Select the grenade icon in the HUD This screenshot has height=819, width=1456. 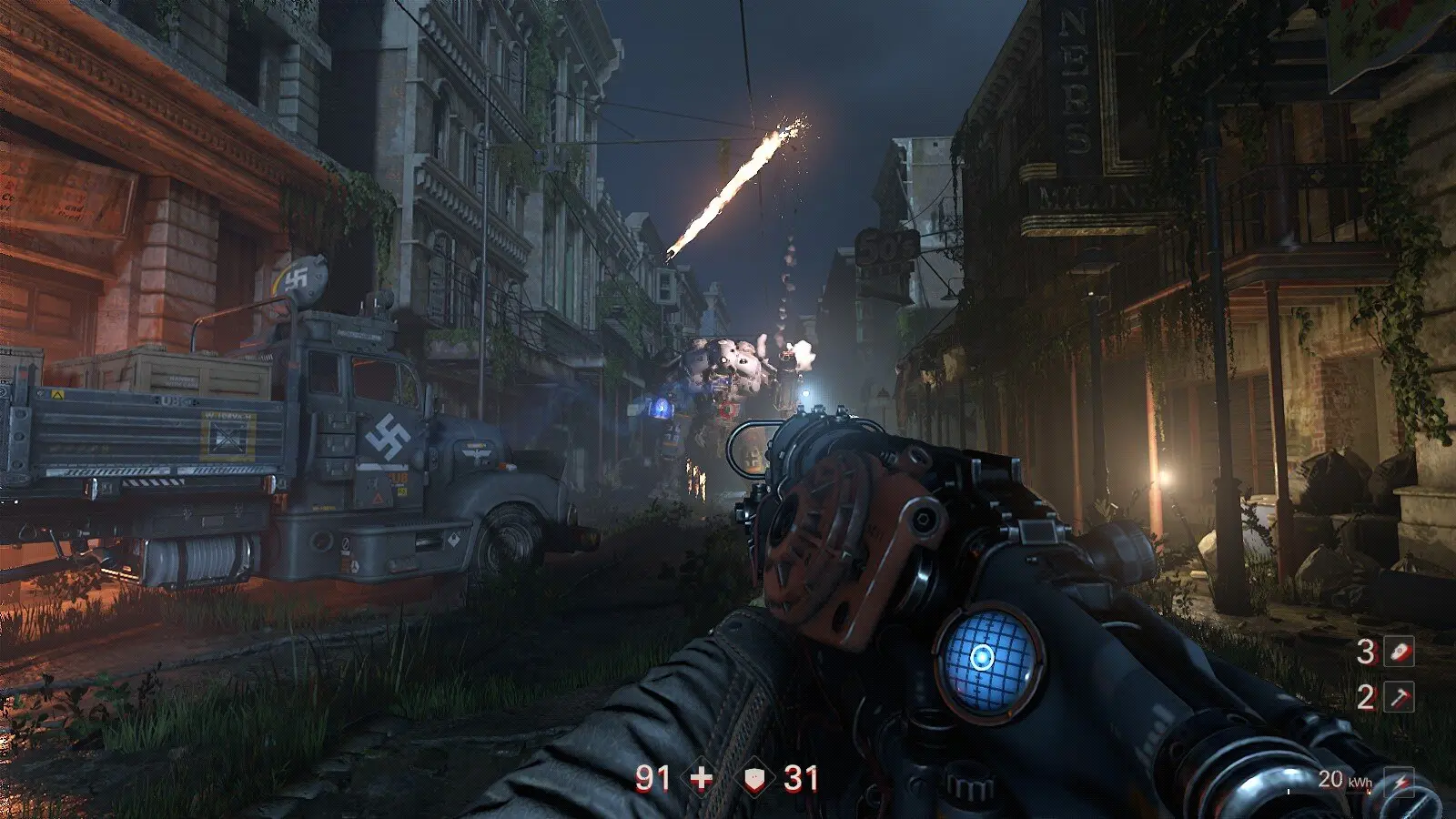[1400, 652]
